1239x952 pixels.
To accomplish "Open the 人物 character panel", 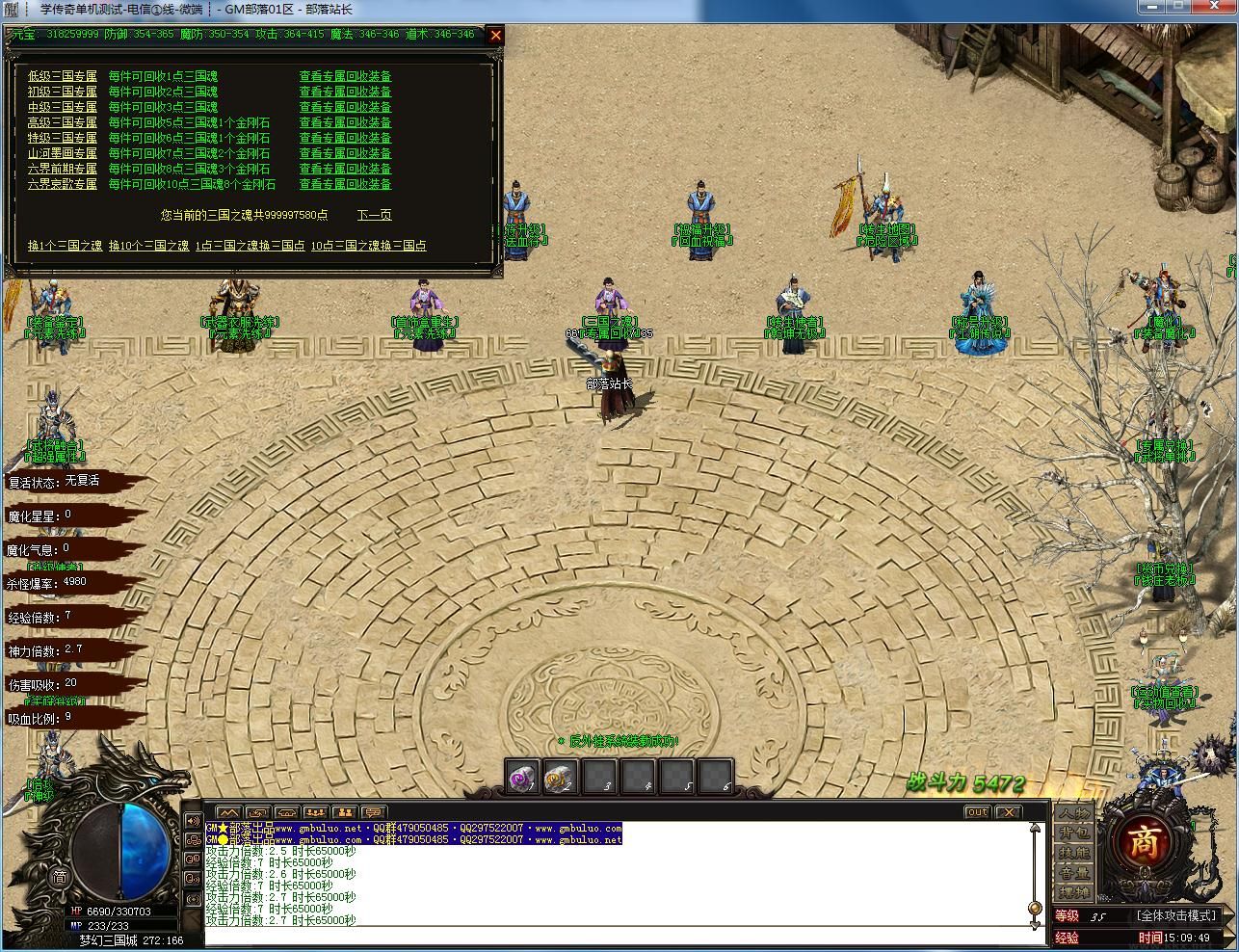I will click(1074, 814).
